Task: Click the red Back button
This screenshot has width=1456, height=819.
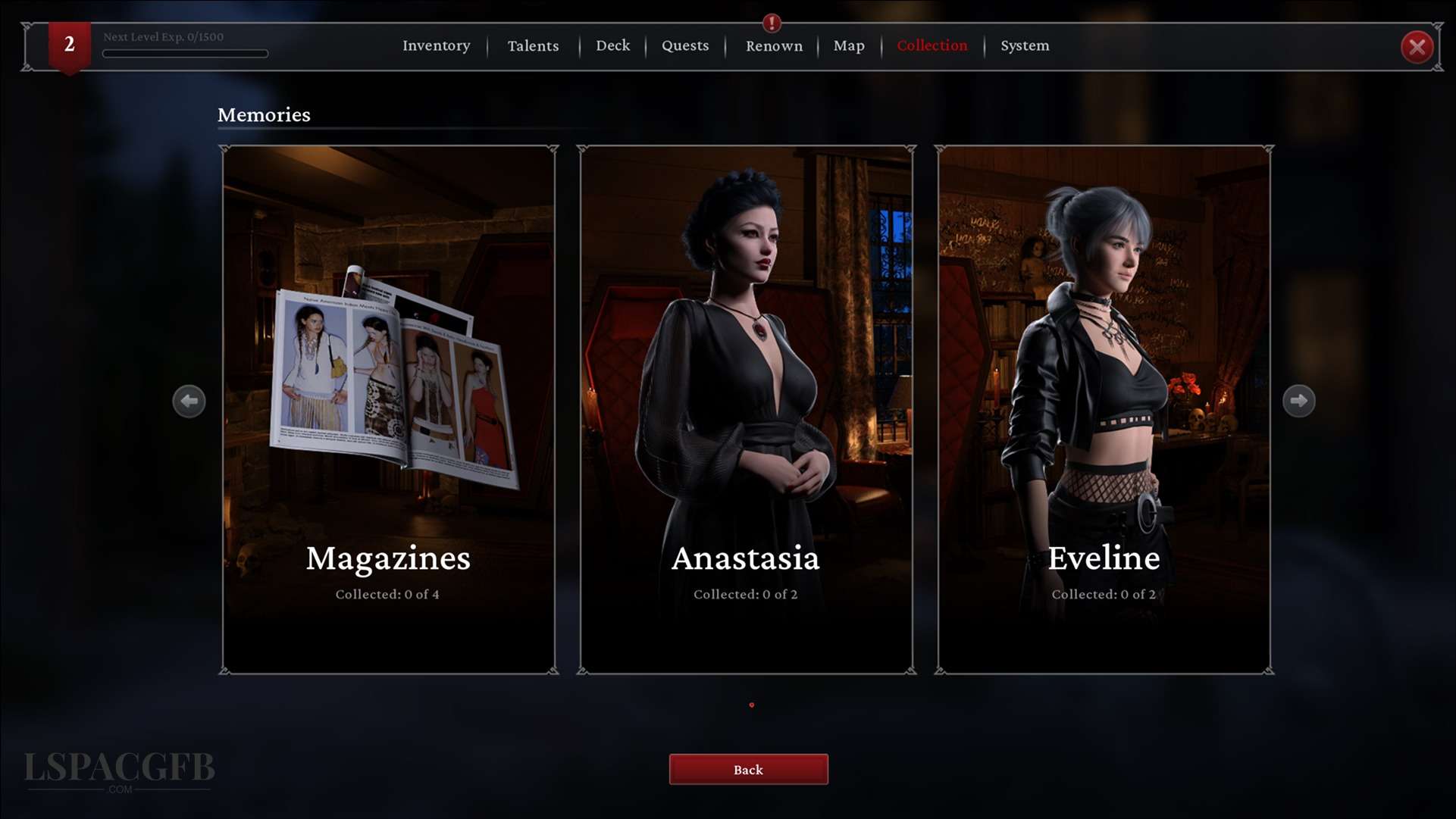Action: 748,770
